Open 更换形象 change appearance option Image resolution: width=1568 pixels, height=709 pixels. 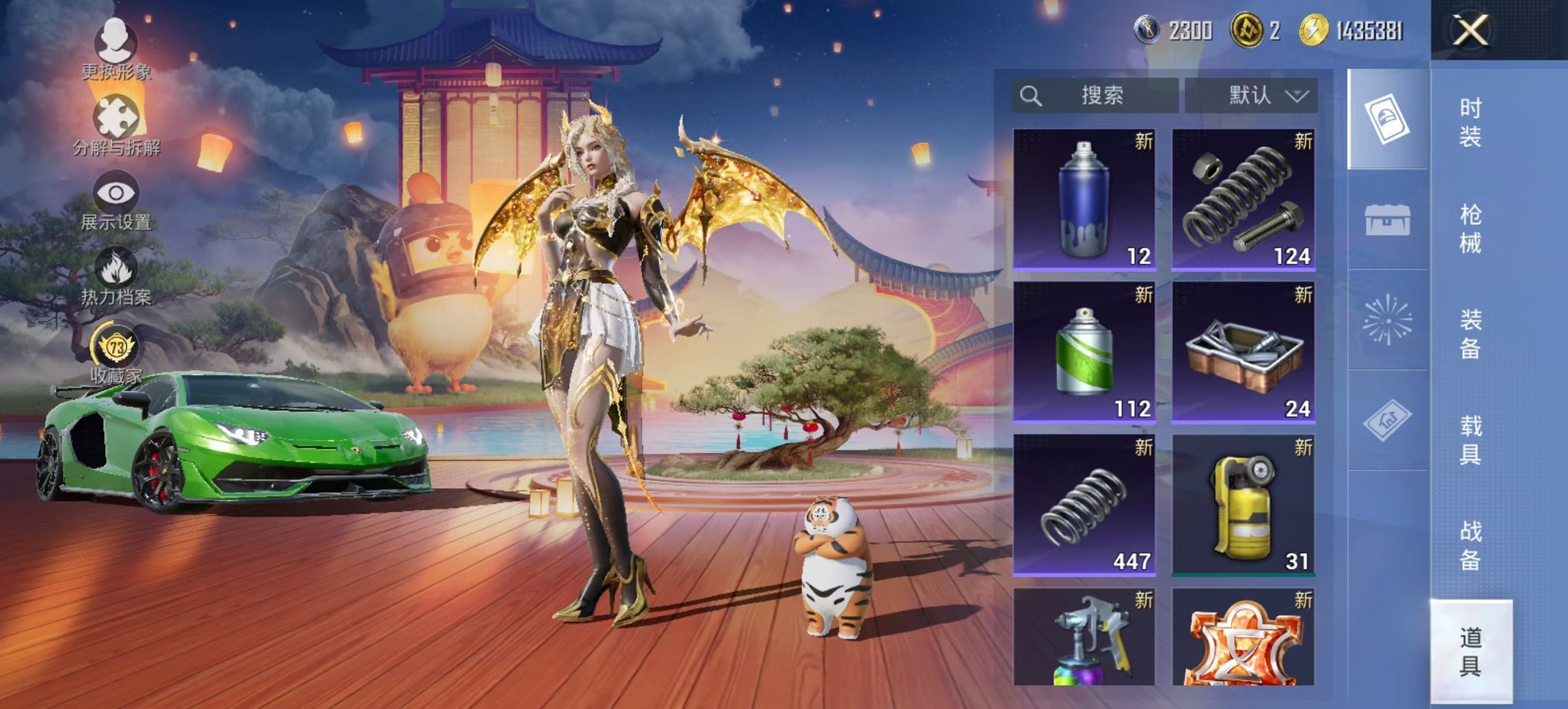[115, 49]
